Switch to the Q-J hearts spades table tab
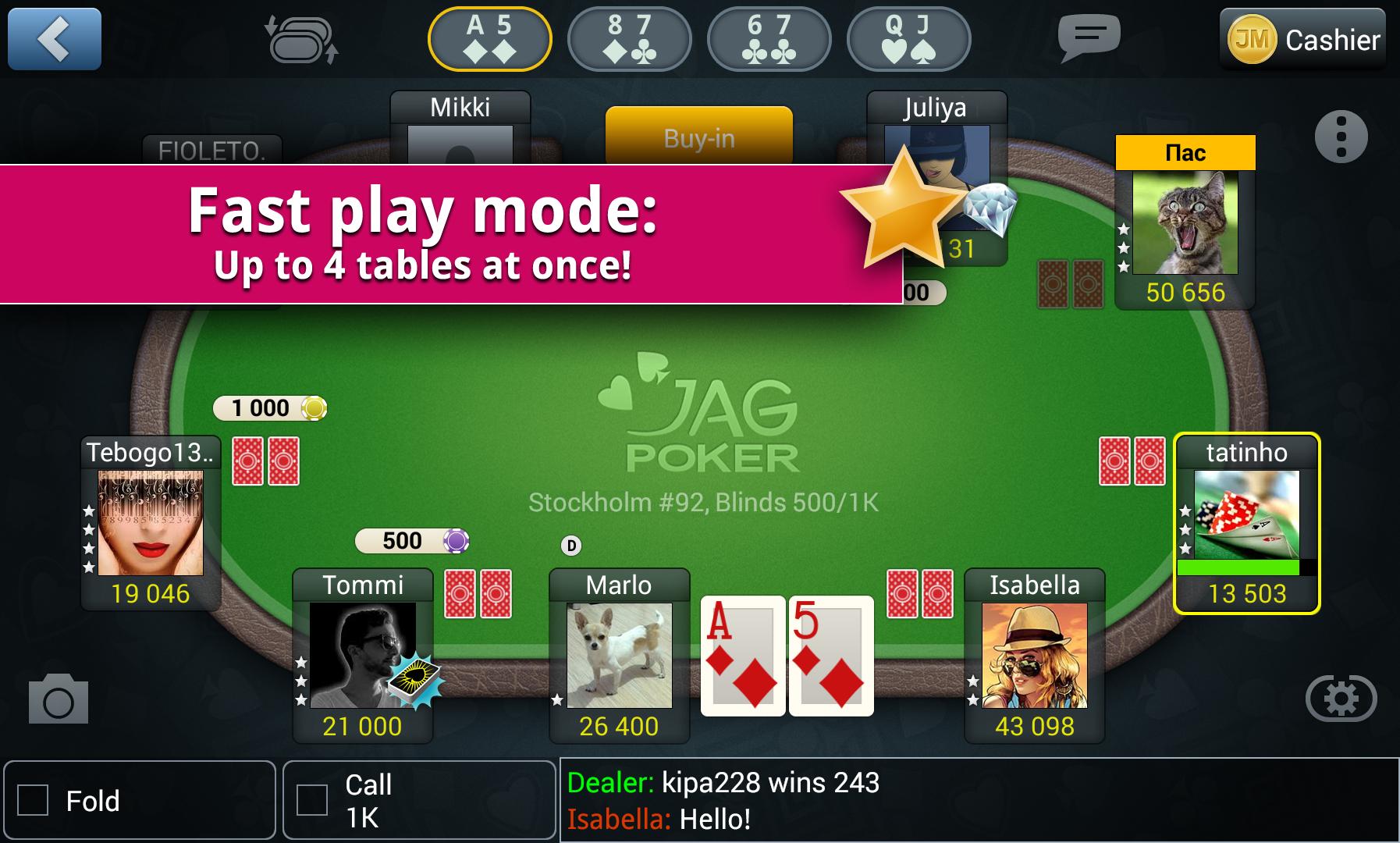1400x843 pixels. (x=908, y=39)
